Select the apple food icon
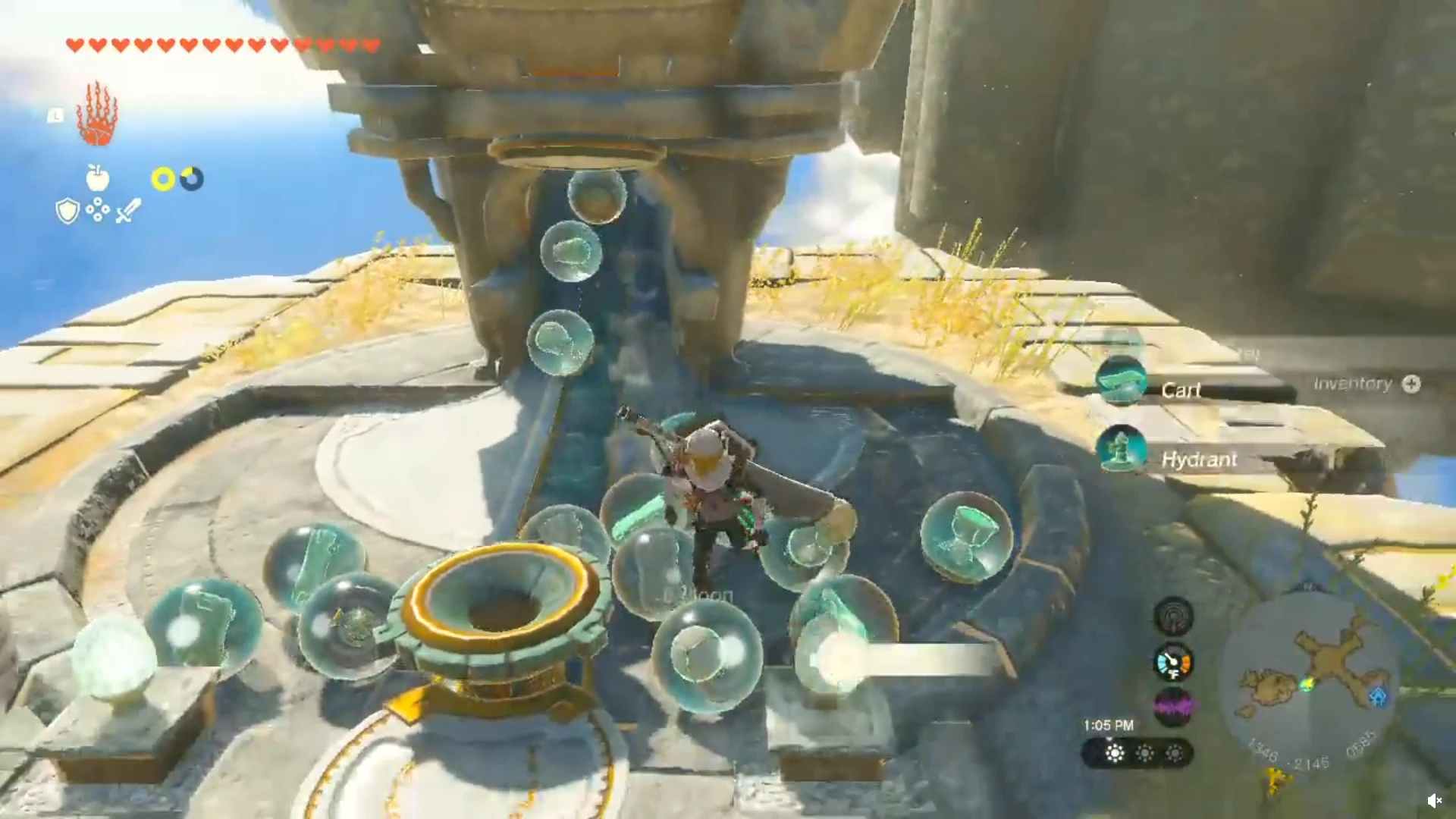 pos(98,179)
